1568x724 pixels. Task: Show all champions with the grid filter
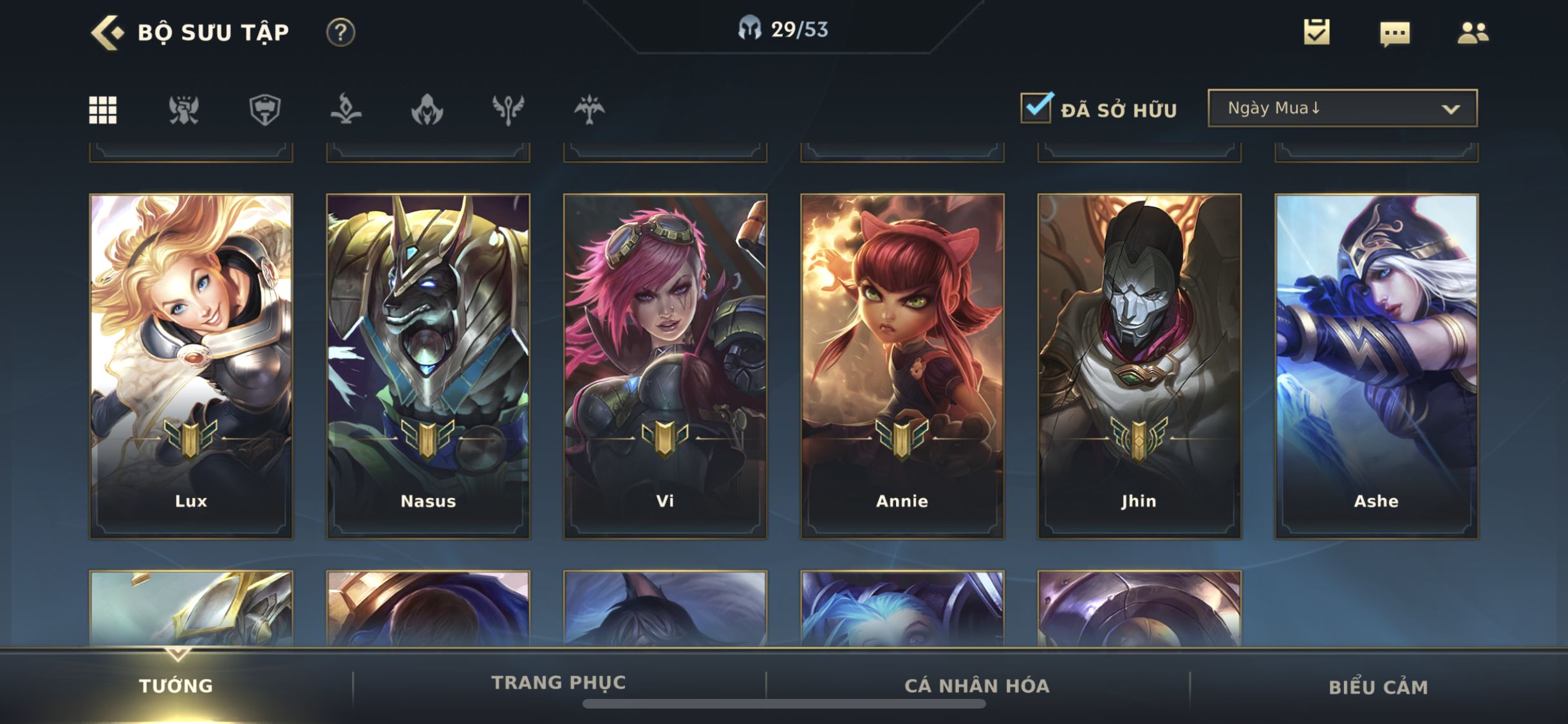pyautogui.click(x=103, y=110)
